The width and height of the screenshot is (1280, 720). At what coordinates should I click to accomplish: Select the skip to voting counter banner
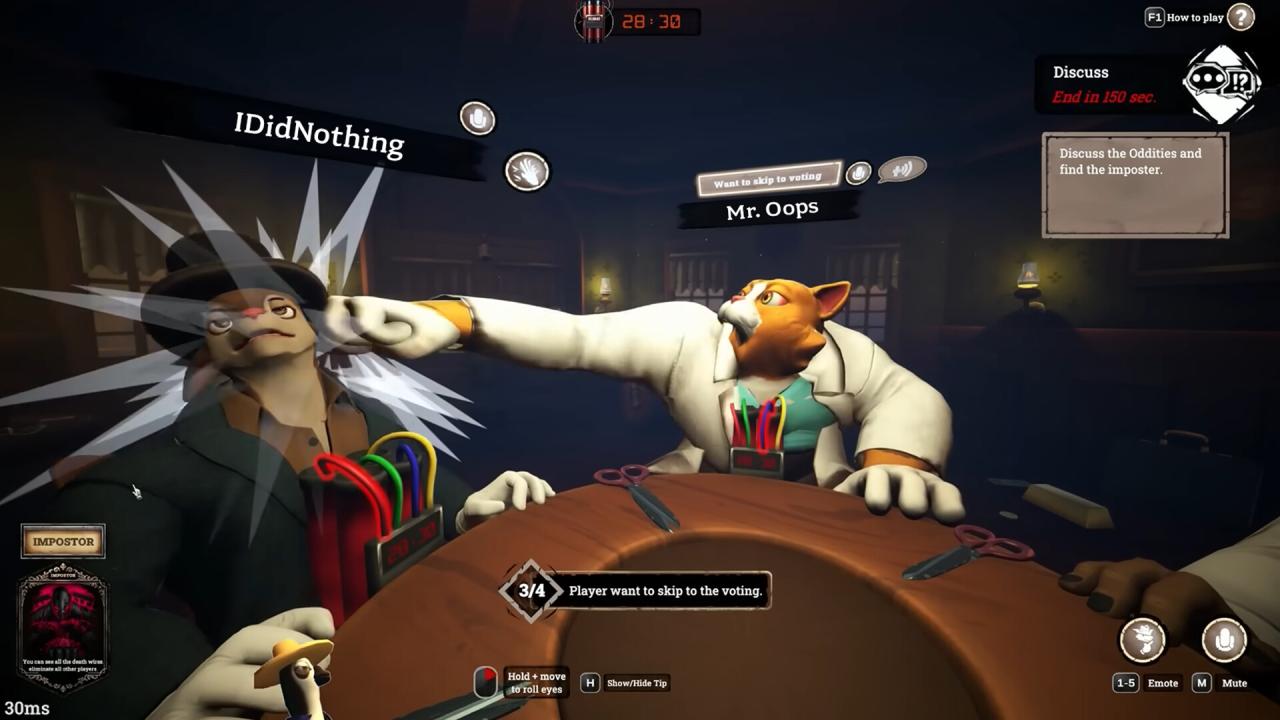click(636, 591)
